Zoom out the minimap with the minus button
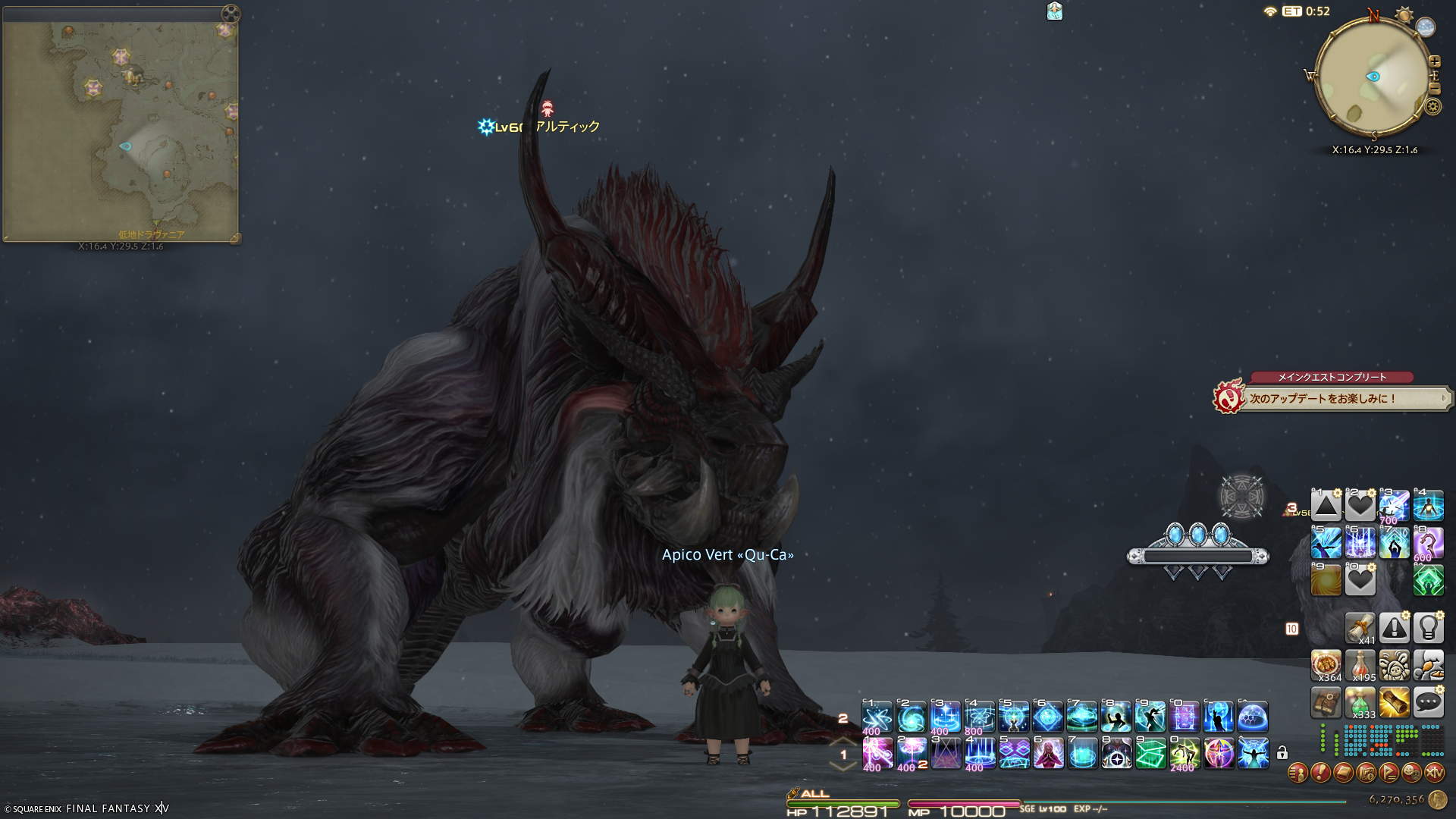Screen dimensions: 1456x819 coord(1434,89)
